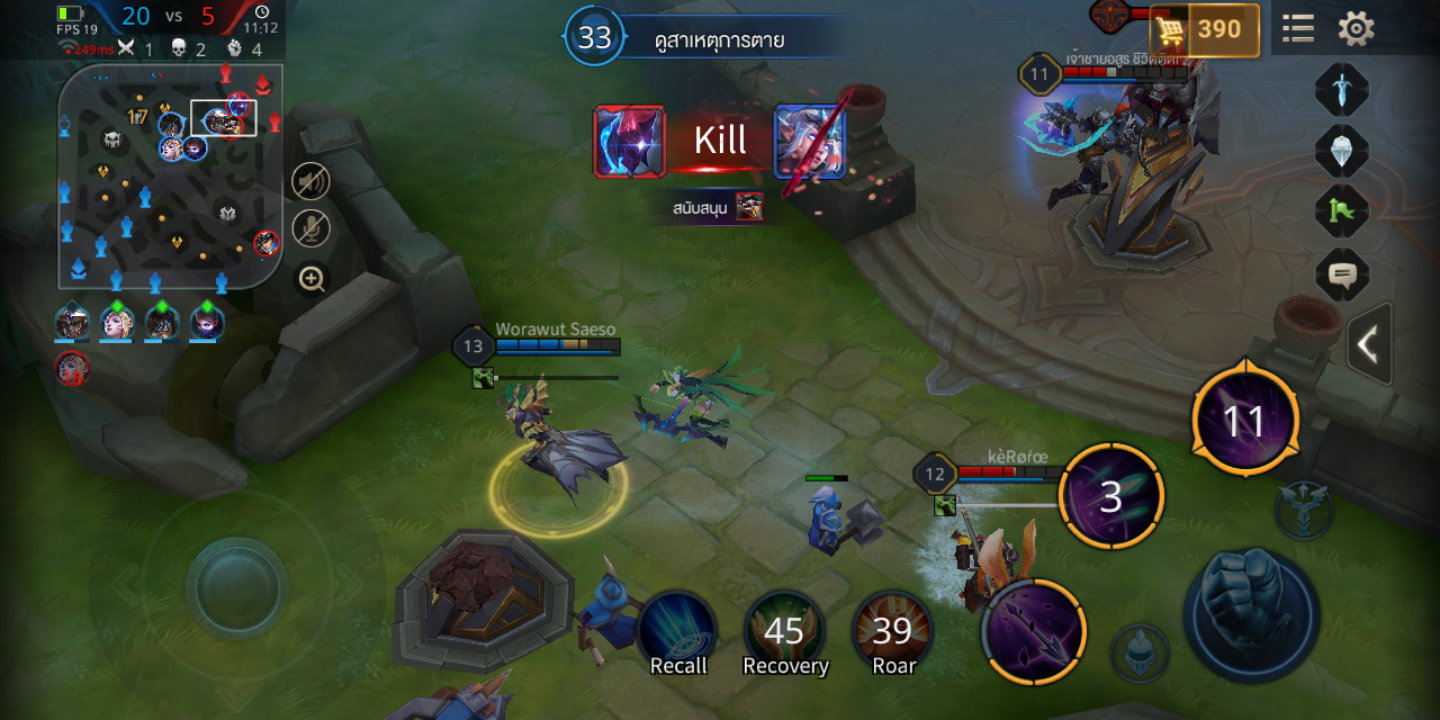Open the settings gear menu
The width and height of the screenshot is (1440, 720).
[x=1356, y=29]
